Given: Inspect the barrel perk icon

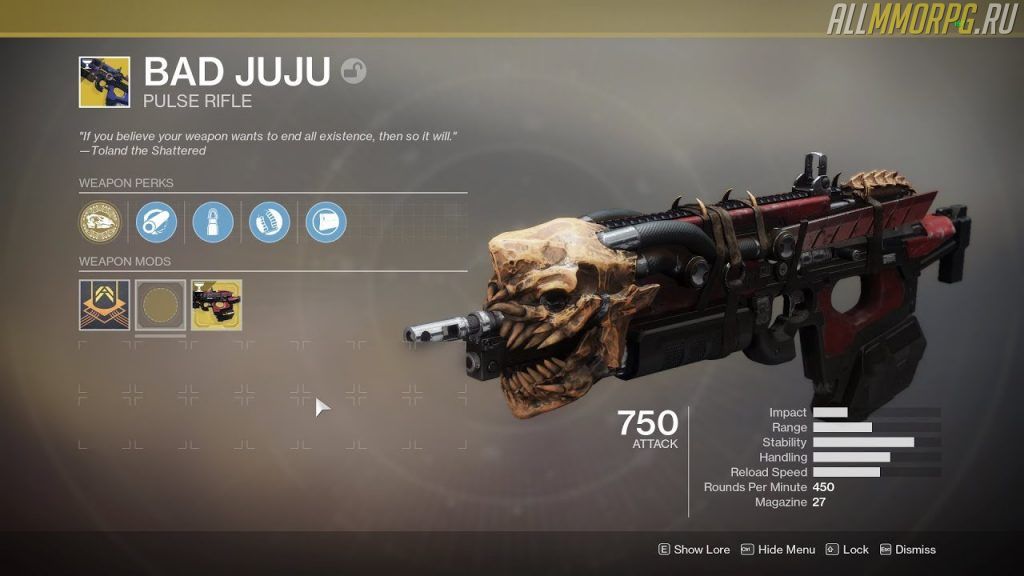Looking at the screenshot, I should coord(156,222).
